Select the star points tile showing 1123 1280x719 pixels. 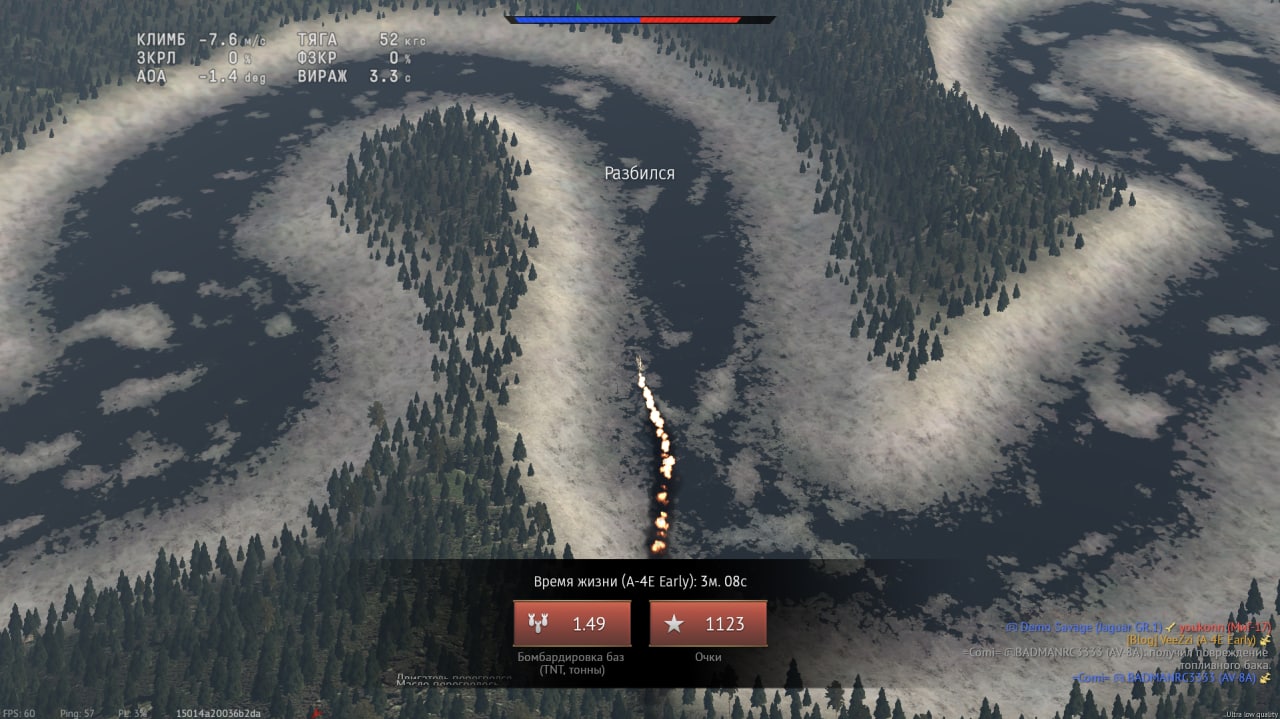click(x=708, y=624)
